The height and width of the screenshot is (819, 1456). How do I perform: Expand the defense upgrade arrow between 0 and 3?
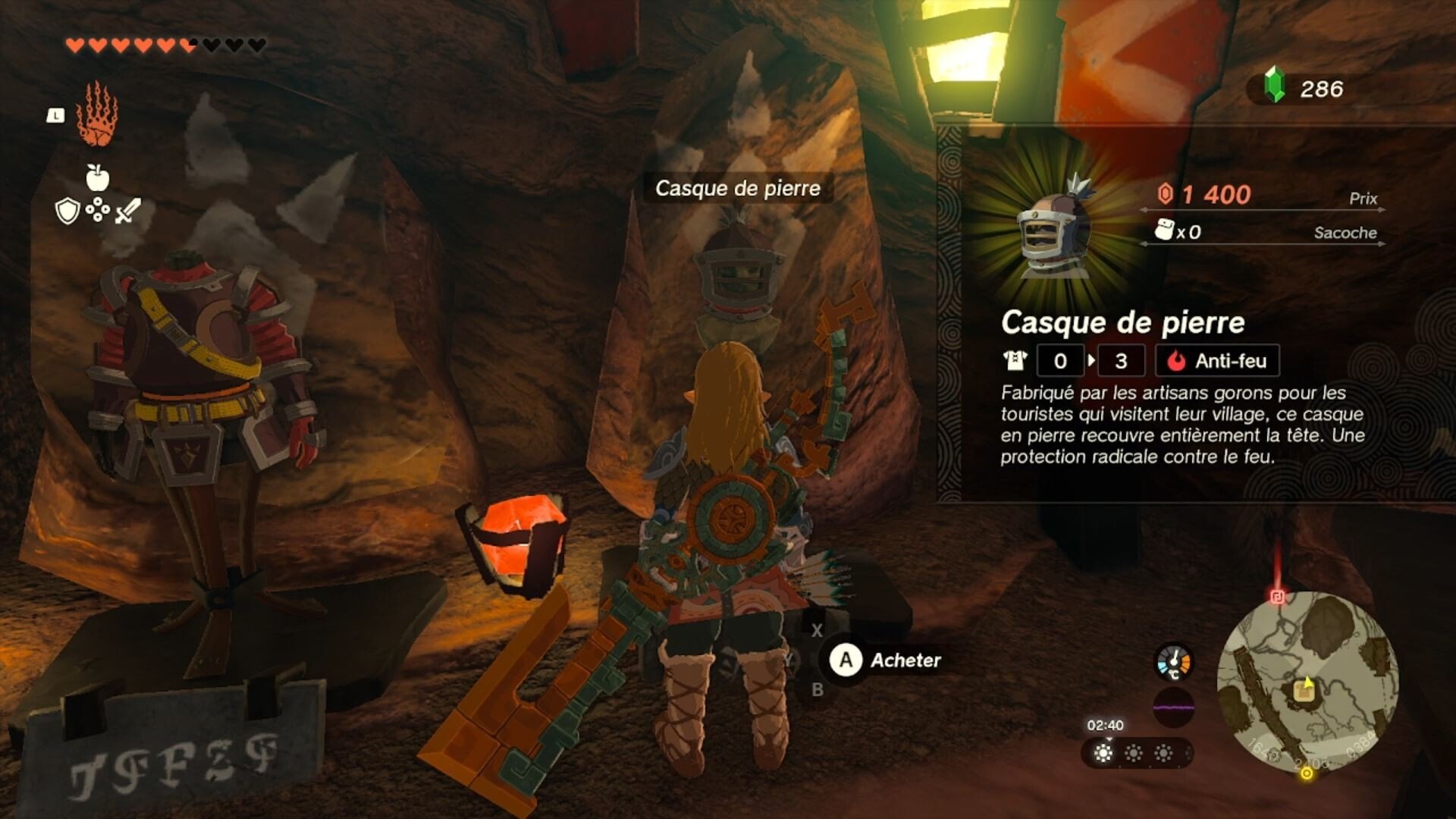pyautogui.click(x=1092, y=361)
